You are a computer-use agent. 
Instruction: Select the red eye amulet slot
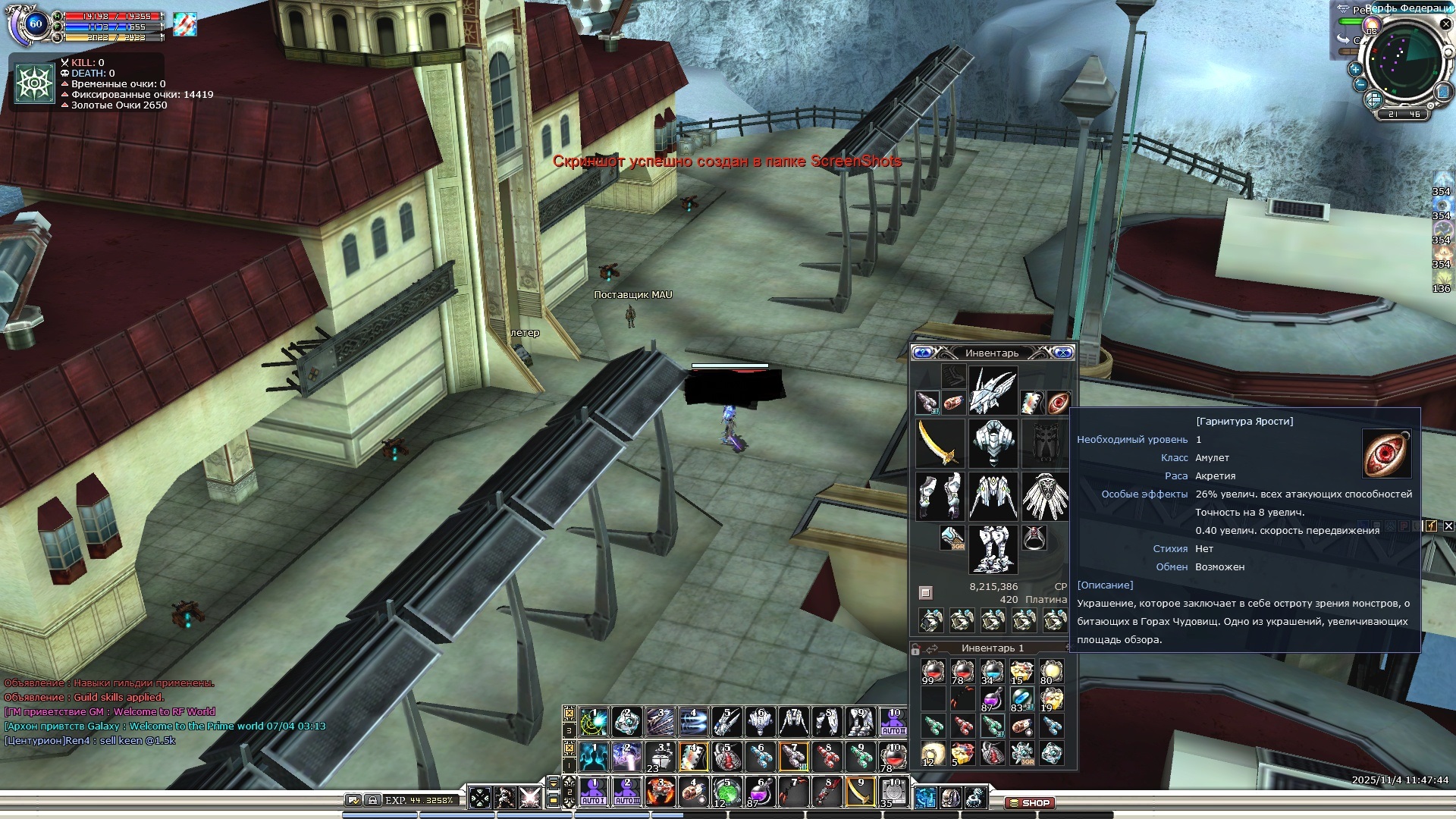1058,402
